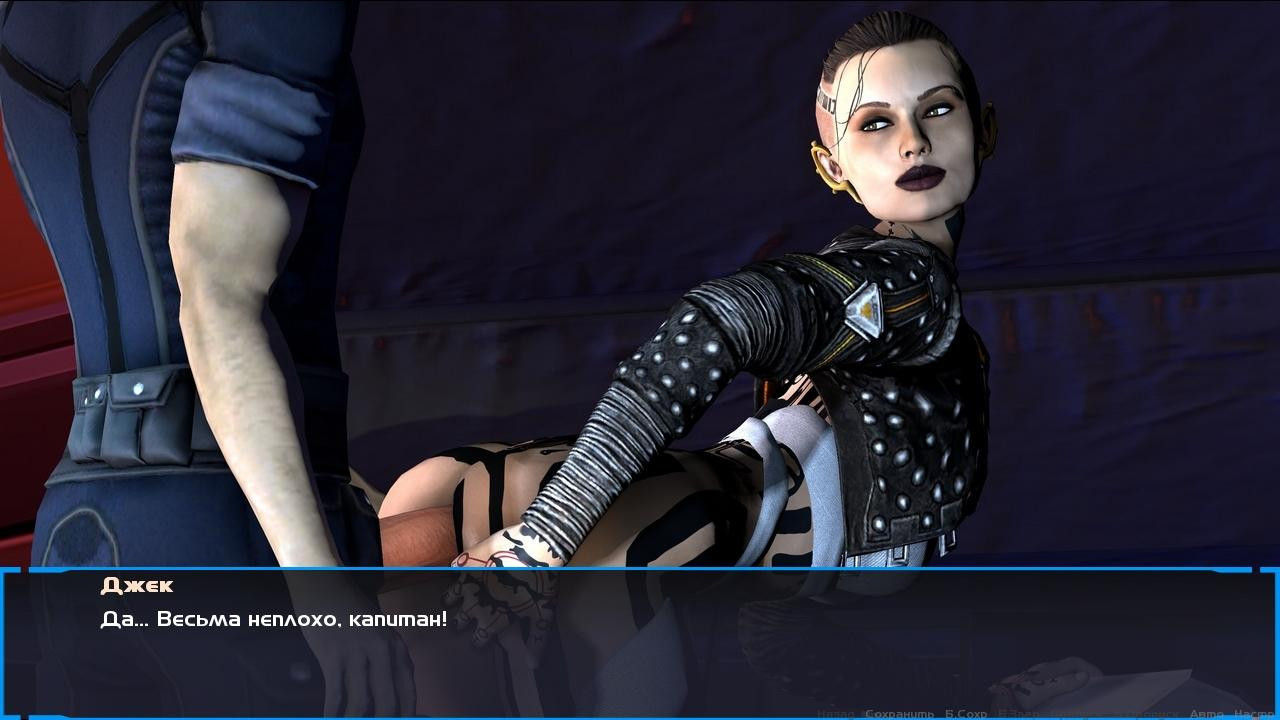Toggle Авто auto-advance mode

(1206, 714)
